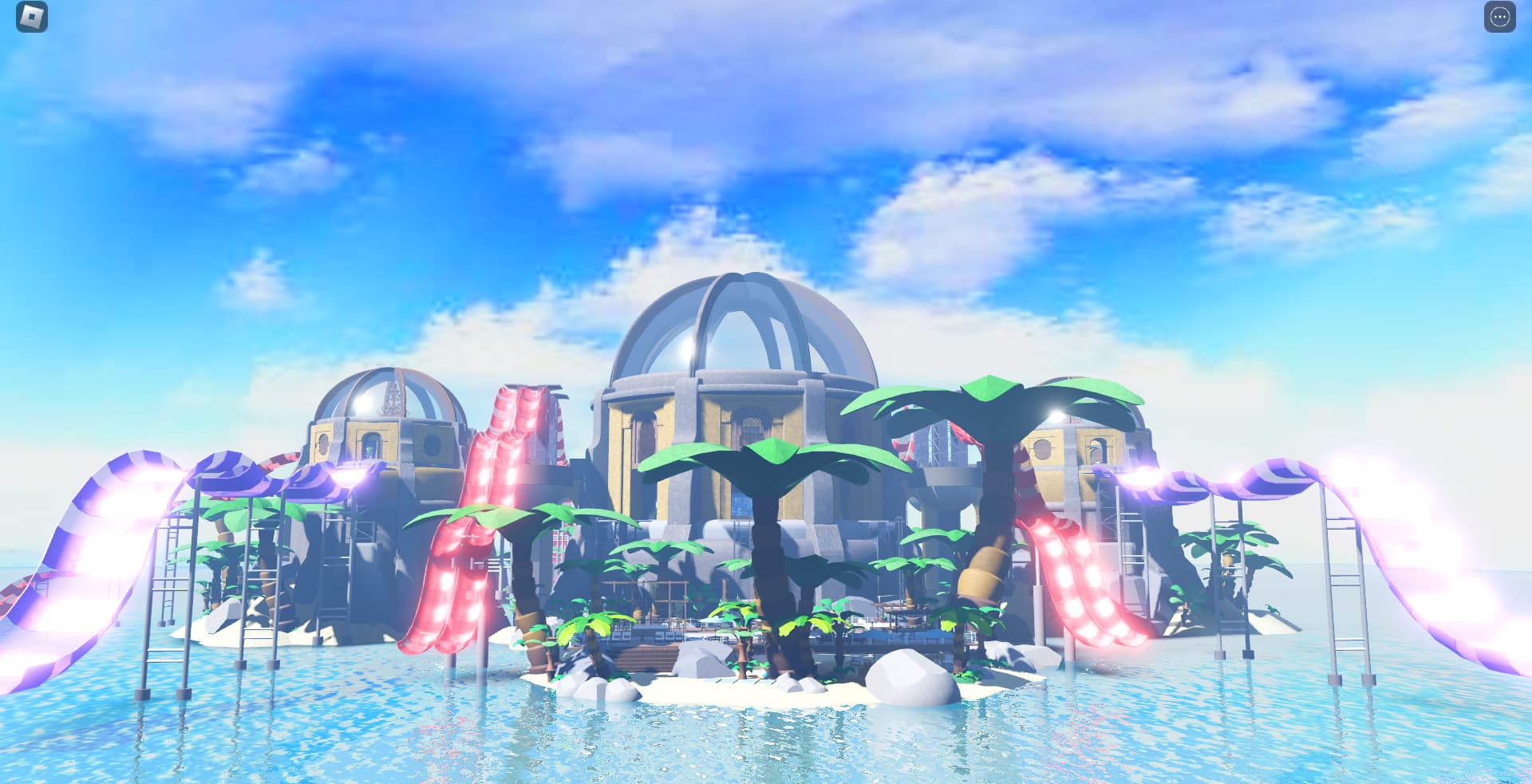Open the Roblox menu logo button
1532x784 pixels.
(32, 17)
